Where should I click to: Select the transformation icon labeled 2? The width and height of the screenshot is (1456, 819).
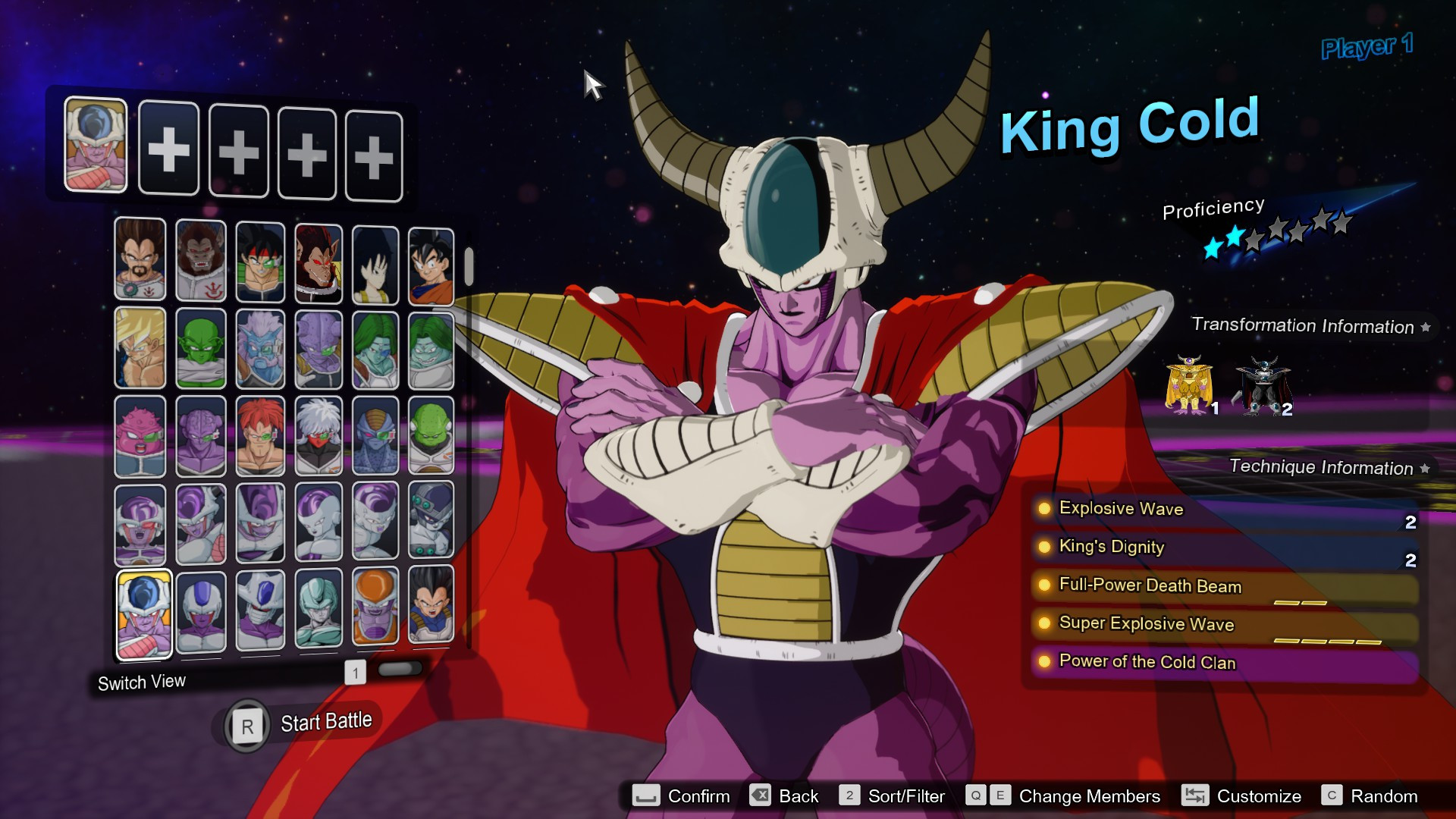(1263, 384)
